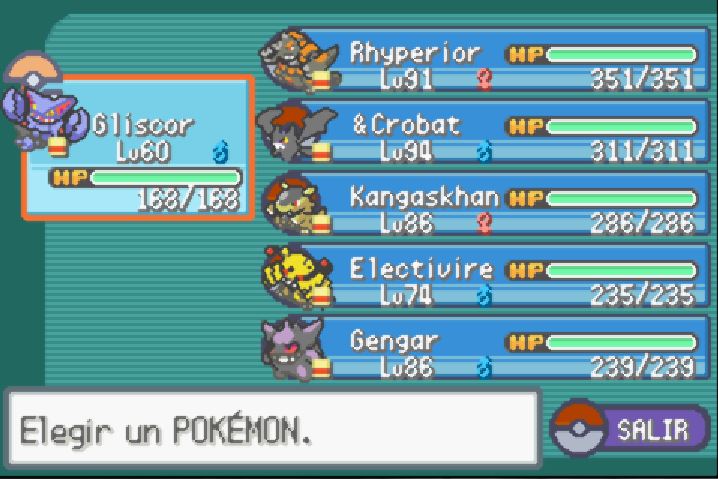The image size is (718, 479).
Task: Select the Crobat party row
Action: 480,137
